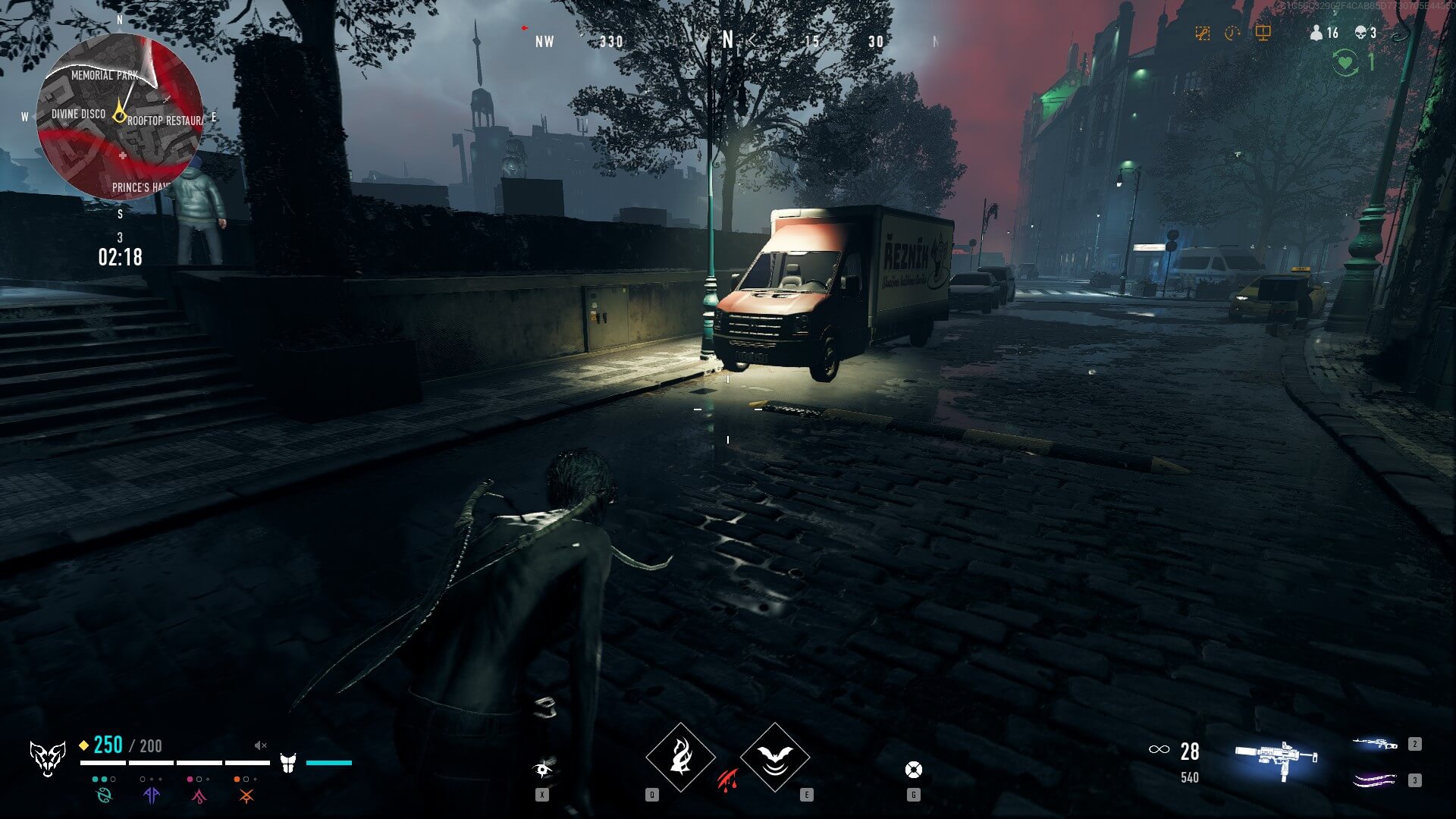Click the orange blood resonance symbol

click(246, 795)
